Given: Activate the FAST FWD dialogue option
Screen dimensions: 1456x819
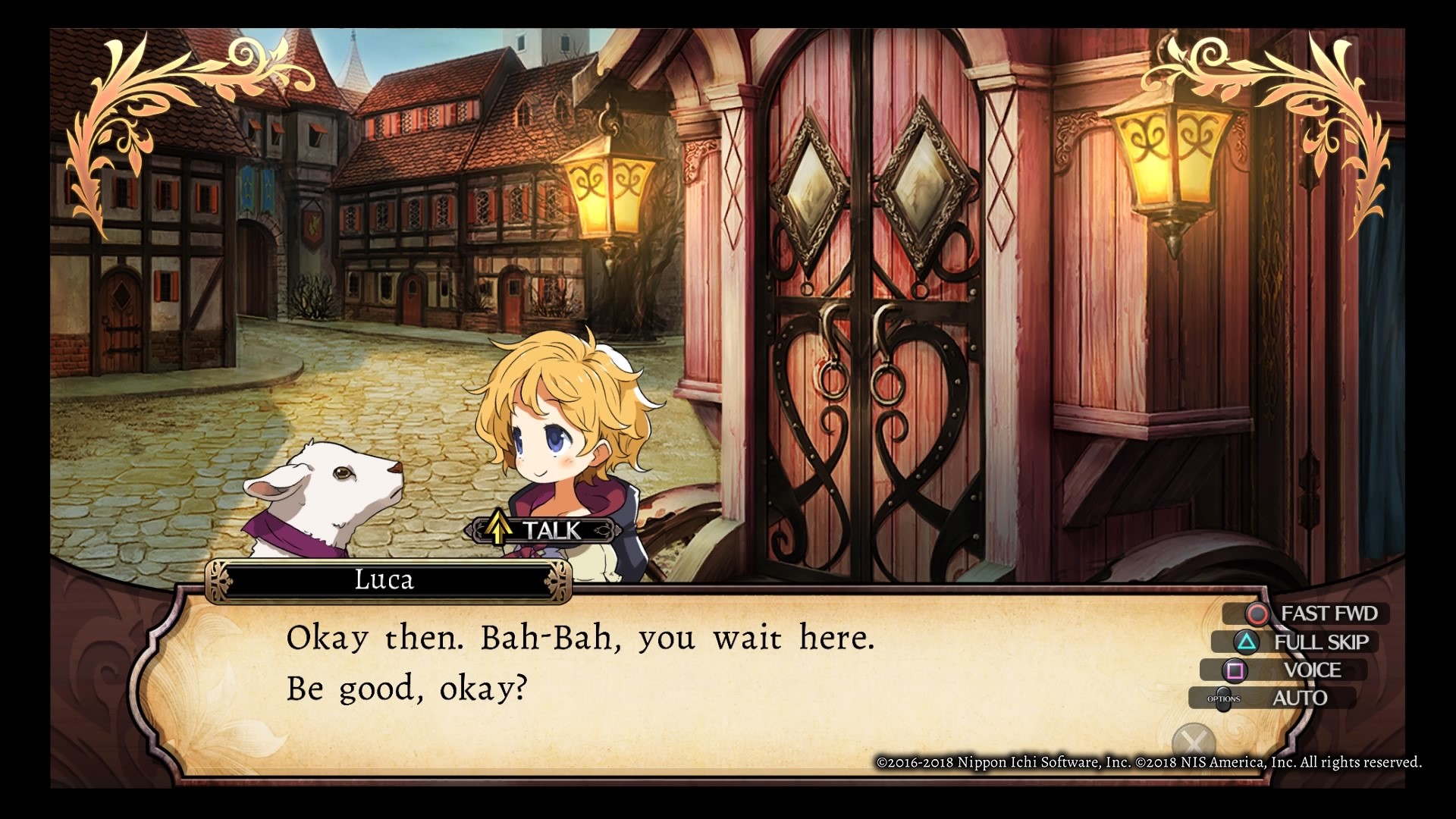Looking at the screenshot, I should (1316, 613).
